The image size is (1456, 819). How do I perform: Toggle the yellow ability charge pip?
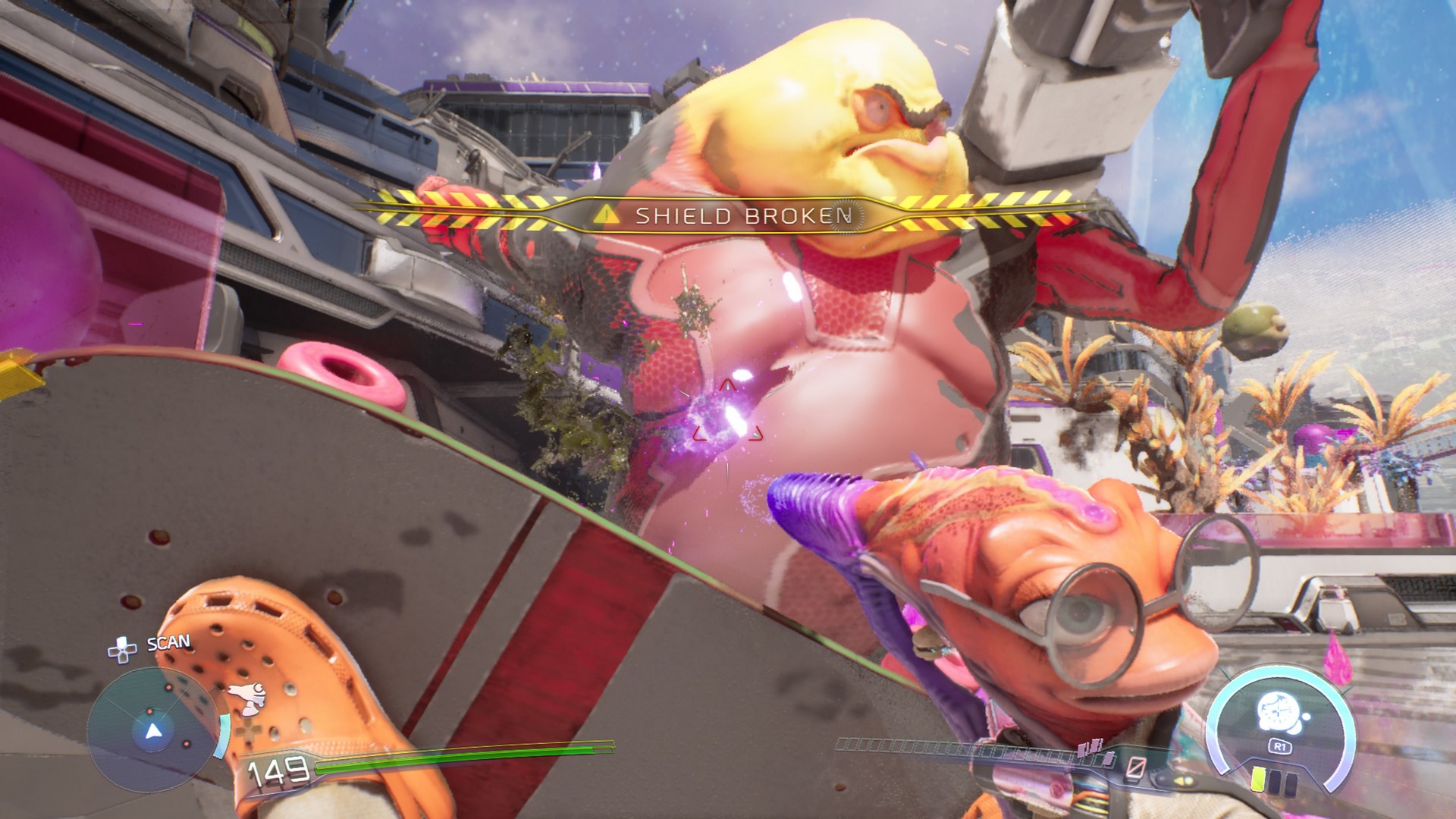point(1259,779)
